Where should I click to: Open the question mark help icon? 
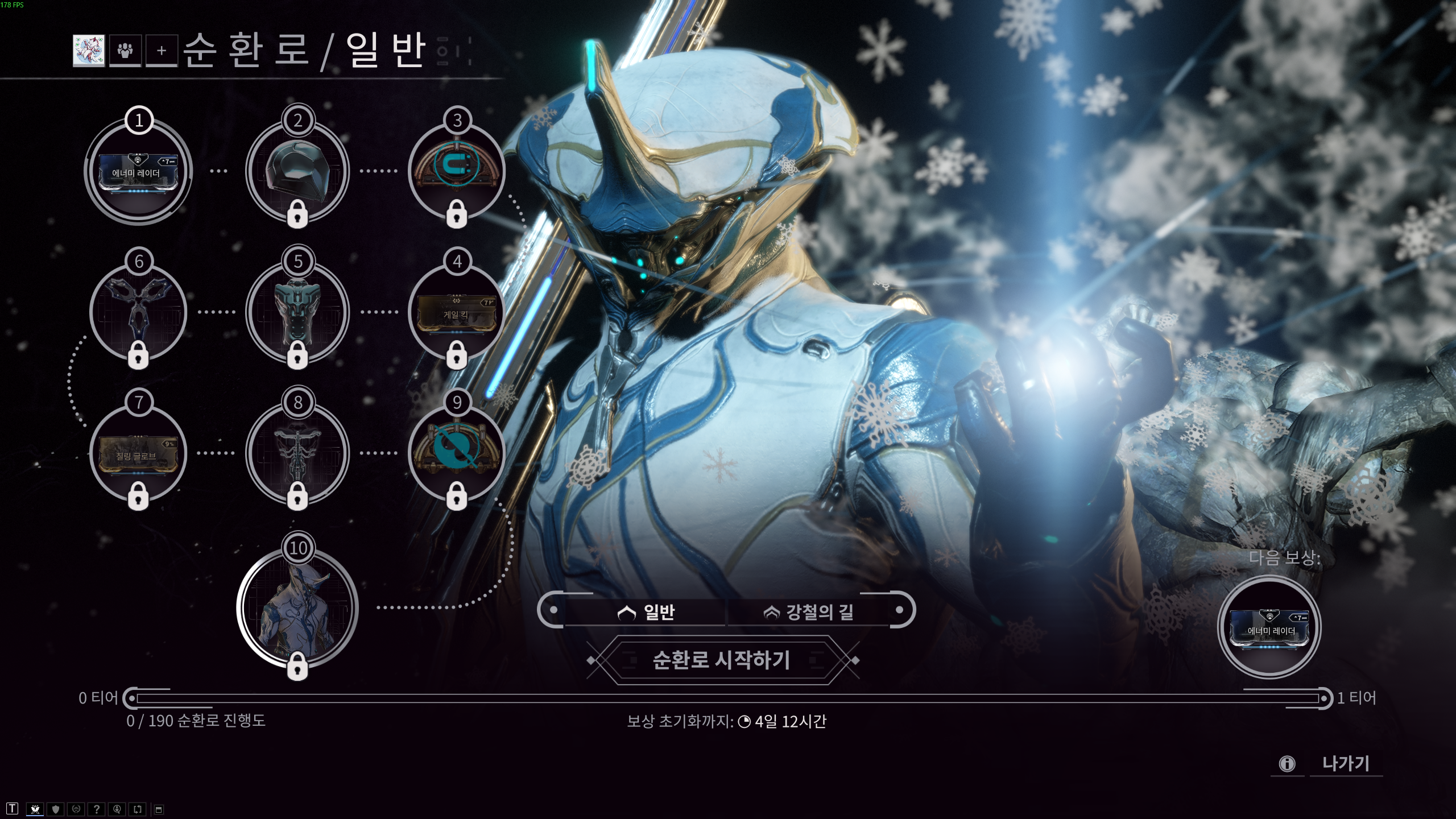[96, 810]
